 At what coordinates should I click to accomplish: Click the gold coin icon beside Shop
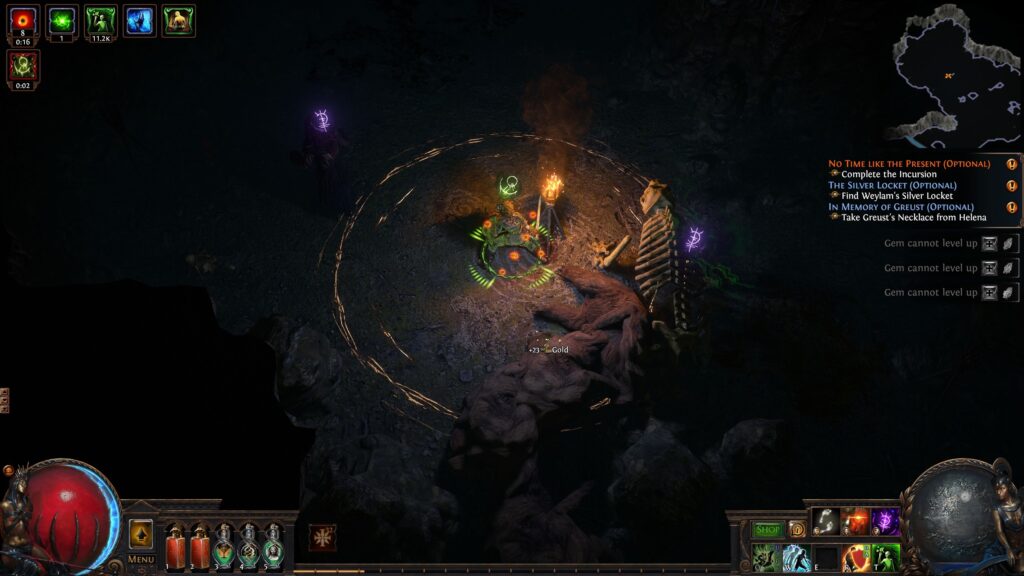coord(797,530)
